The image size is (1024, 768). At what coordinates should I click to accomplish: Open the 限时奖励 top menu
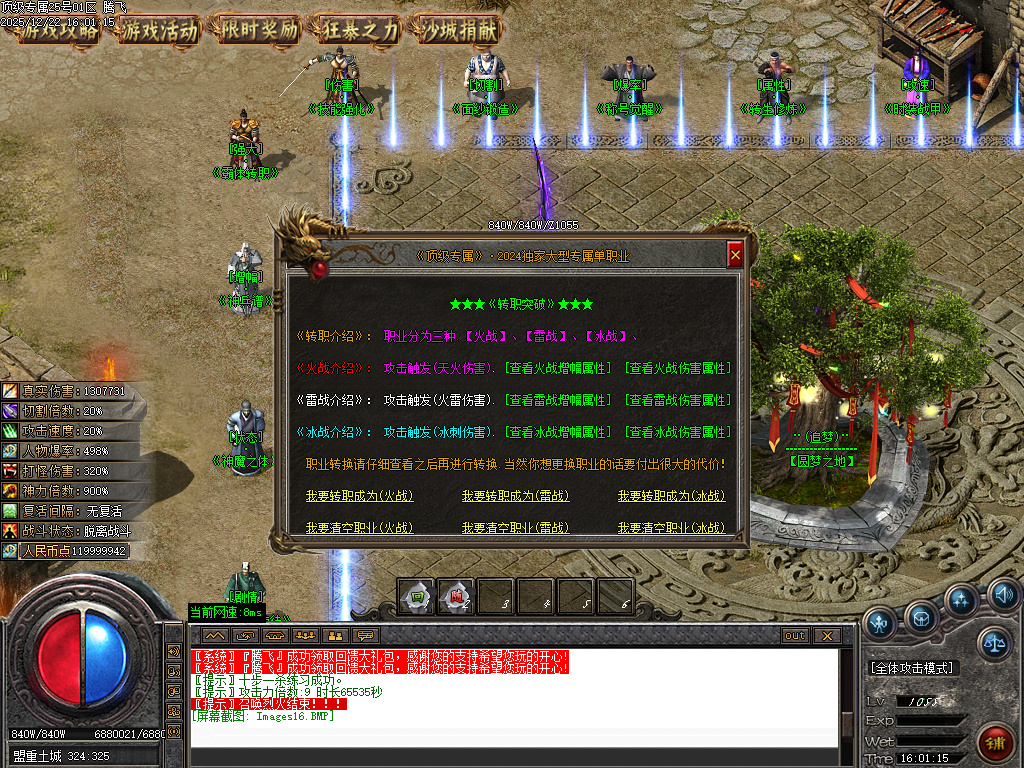pos(259,30)
